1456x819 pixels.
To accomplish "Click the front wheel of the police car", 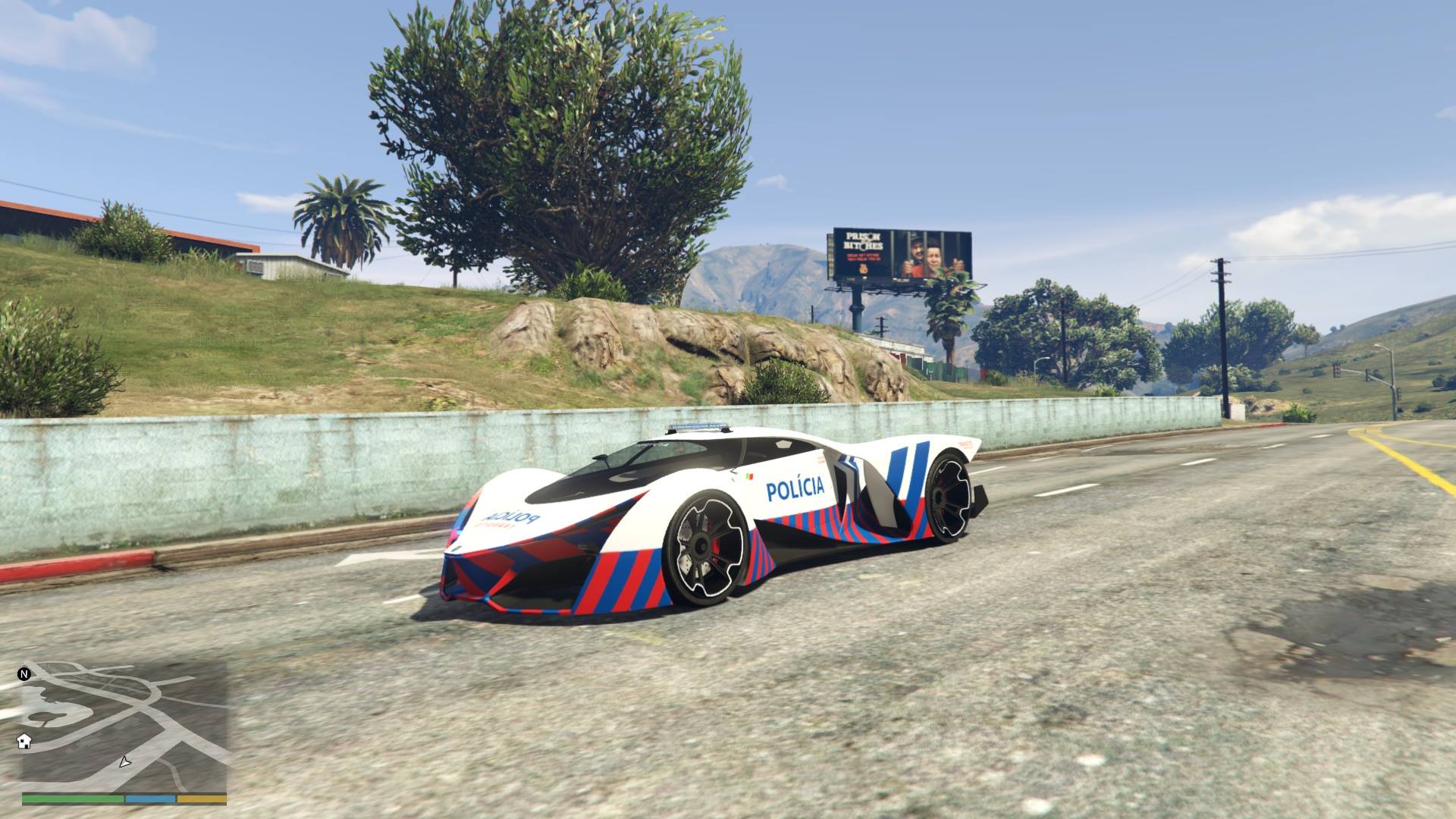I will 704,546.
